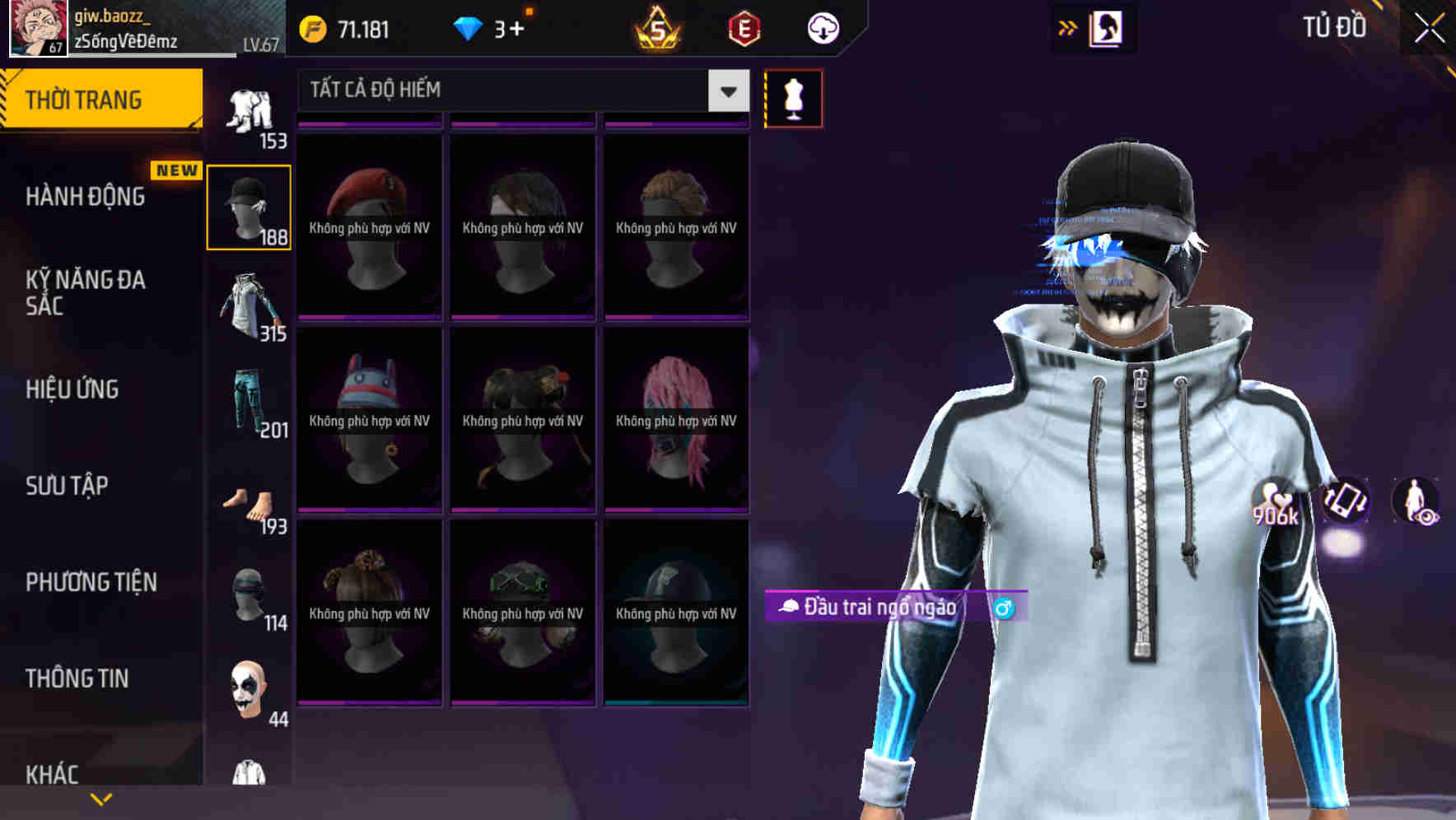Screen dimensions: 1456x820
Task: Open the clown mask category showing 44 items
Action: (x=250, y=694)
